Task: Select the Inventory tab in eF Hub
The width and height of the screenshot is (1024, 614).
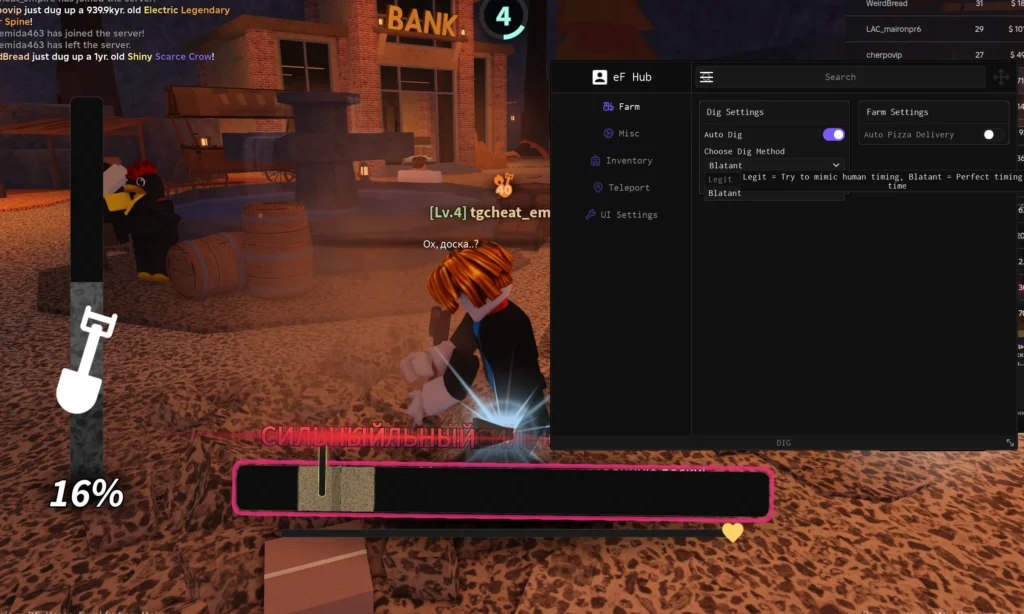Action: coord(621,160)
